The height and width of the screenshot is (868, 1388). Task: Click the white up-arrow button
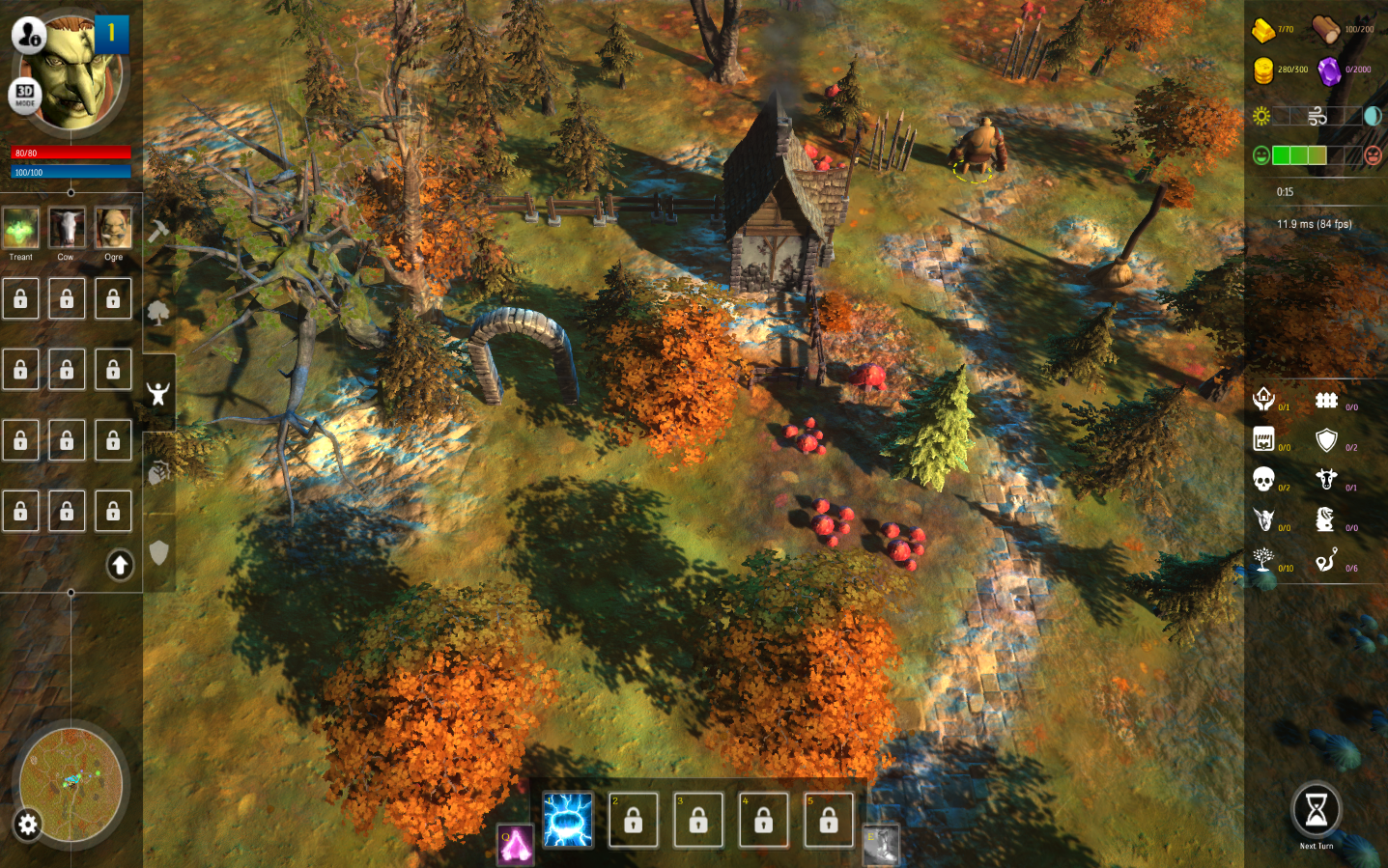(x=120, y=564)
